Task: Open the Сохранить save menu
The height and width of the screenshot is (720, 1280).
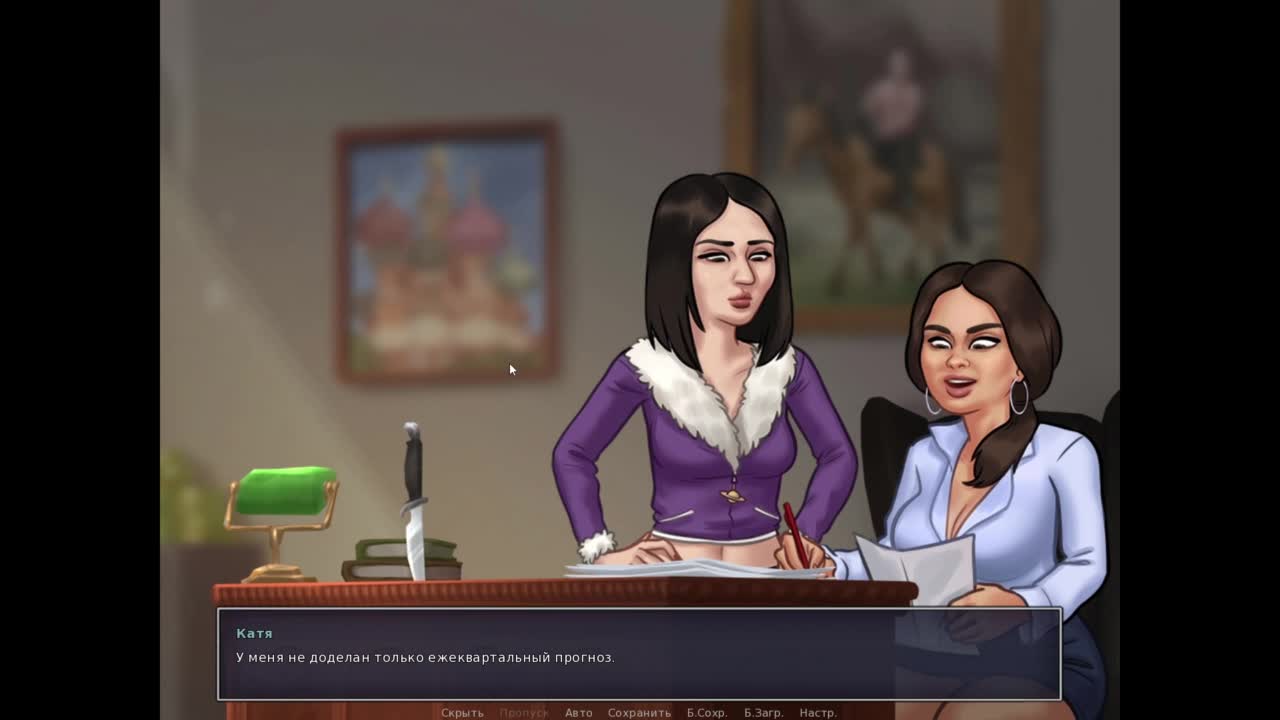Action: [639, 712]
